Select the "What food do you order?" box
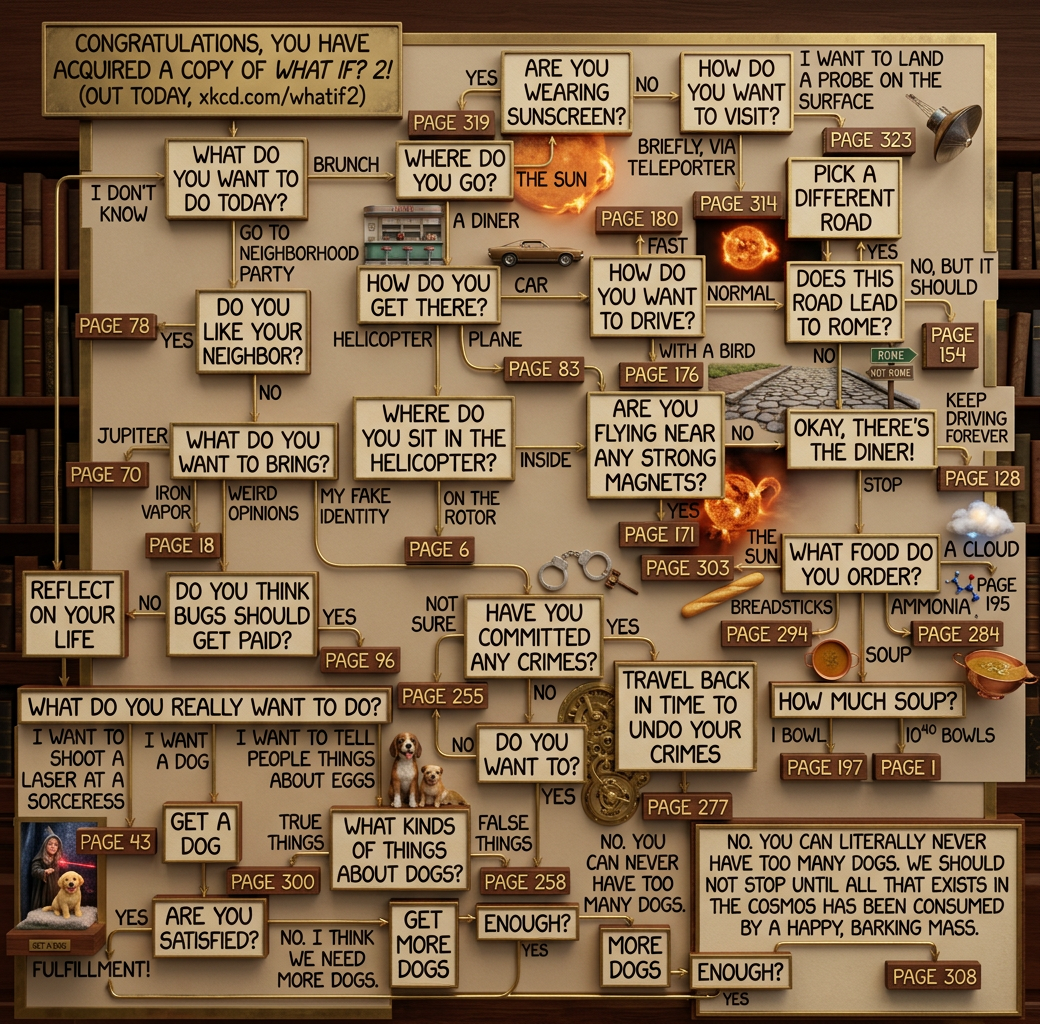This screenshot has height=1024, width=1040. [860, 564]
